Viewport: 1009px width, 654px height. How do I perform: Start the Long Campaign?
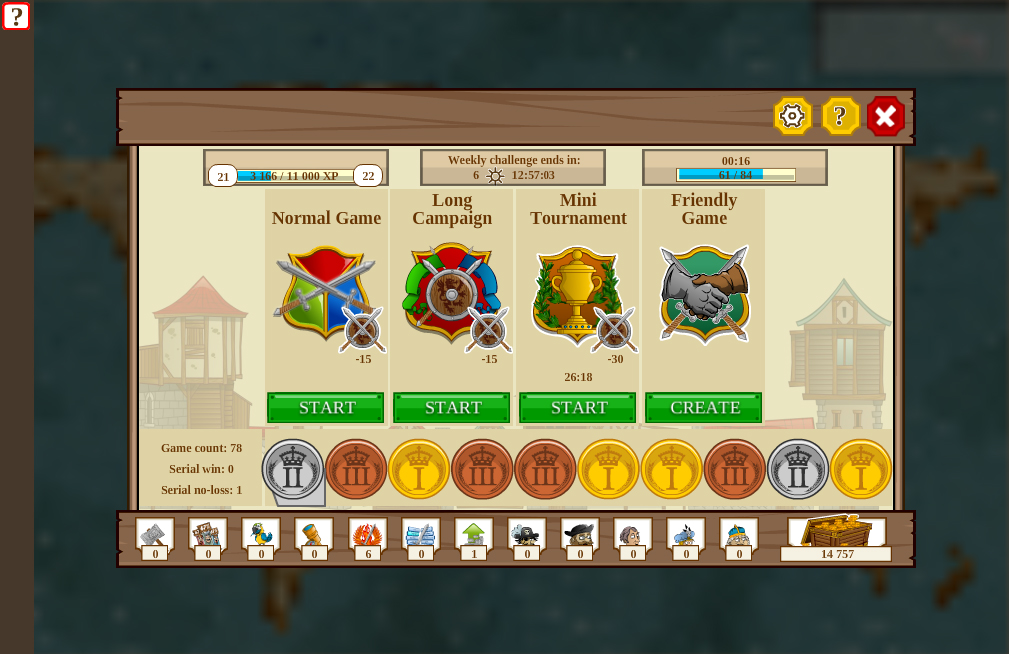[451, 408]
